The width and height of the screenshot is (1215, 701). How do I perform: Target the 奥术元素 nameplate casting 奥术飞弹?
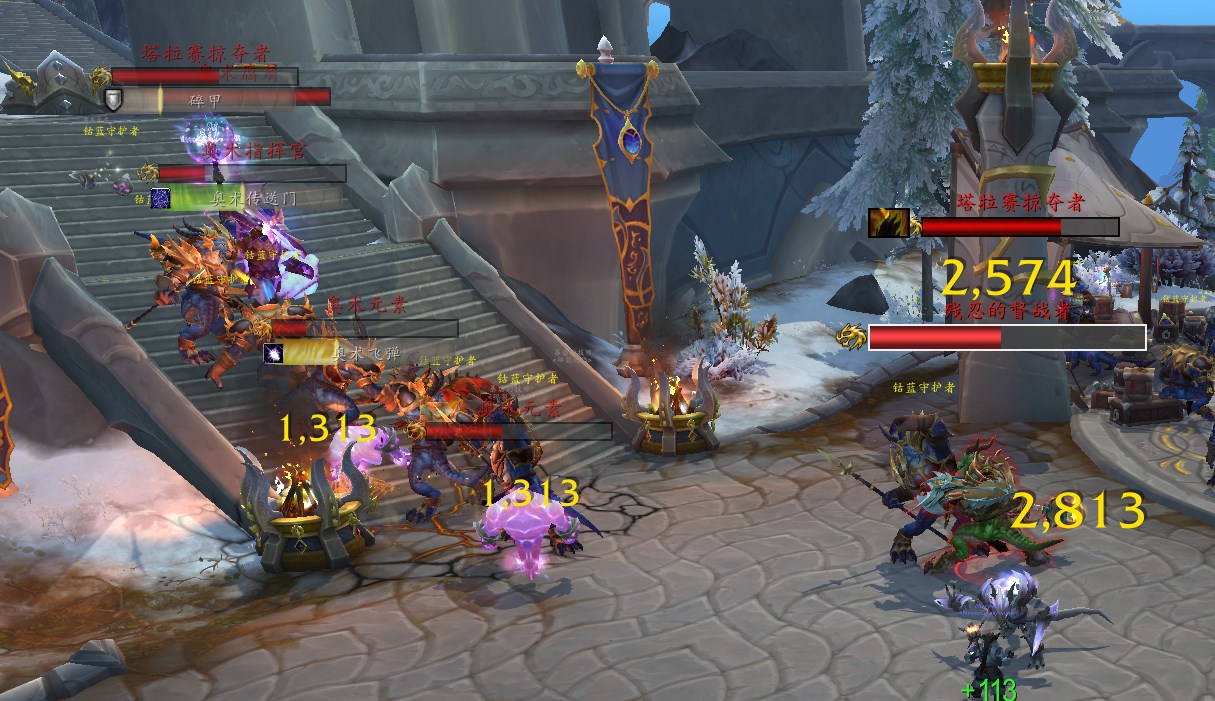pos(364,328)
